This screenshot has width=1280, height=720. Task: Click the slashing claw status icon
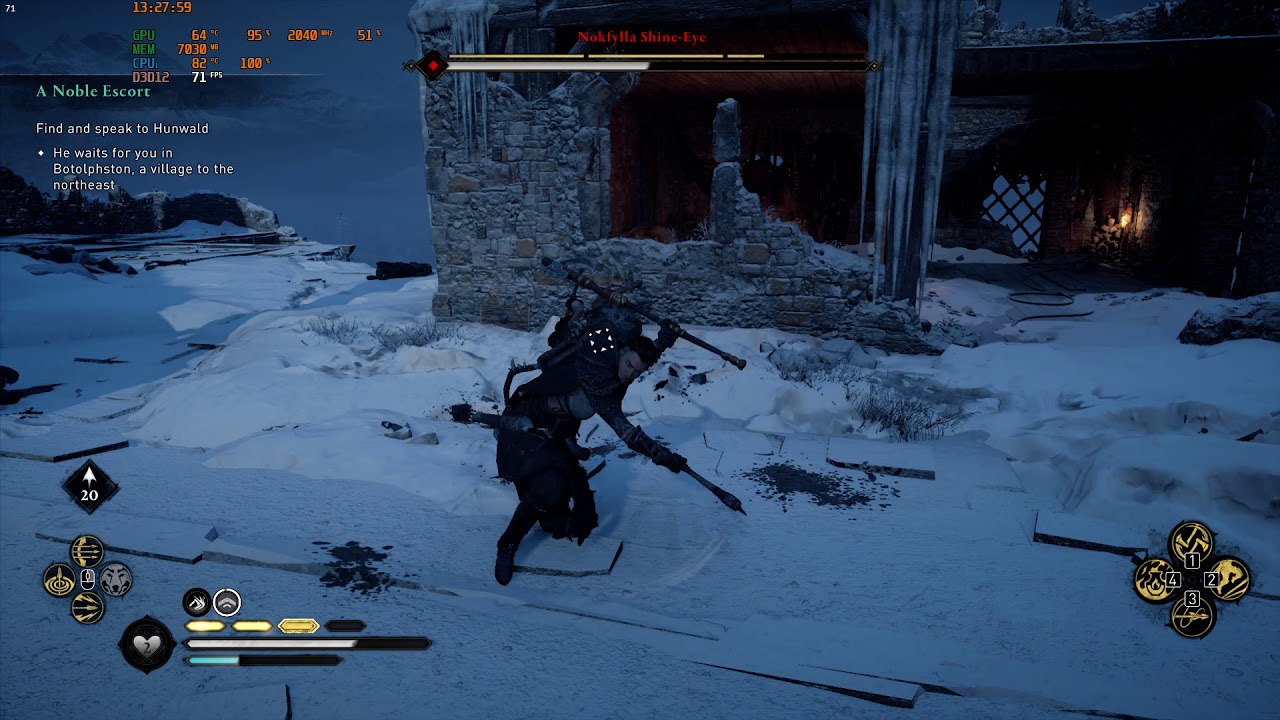coord(197,602)
